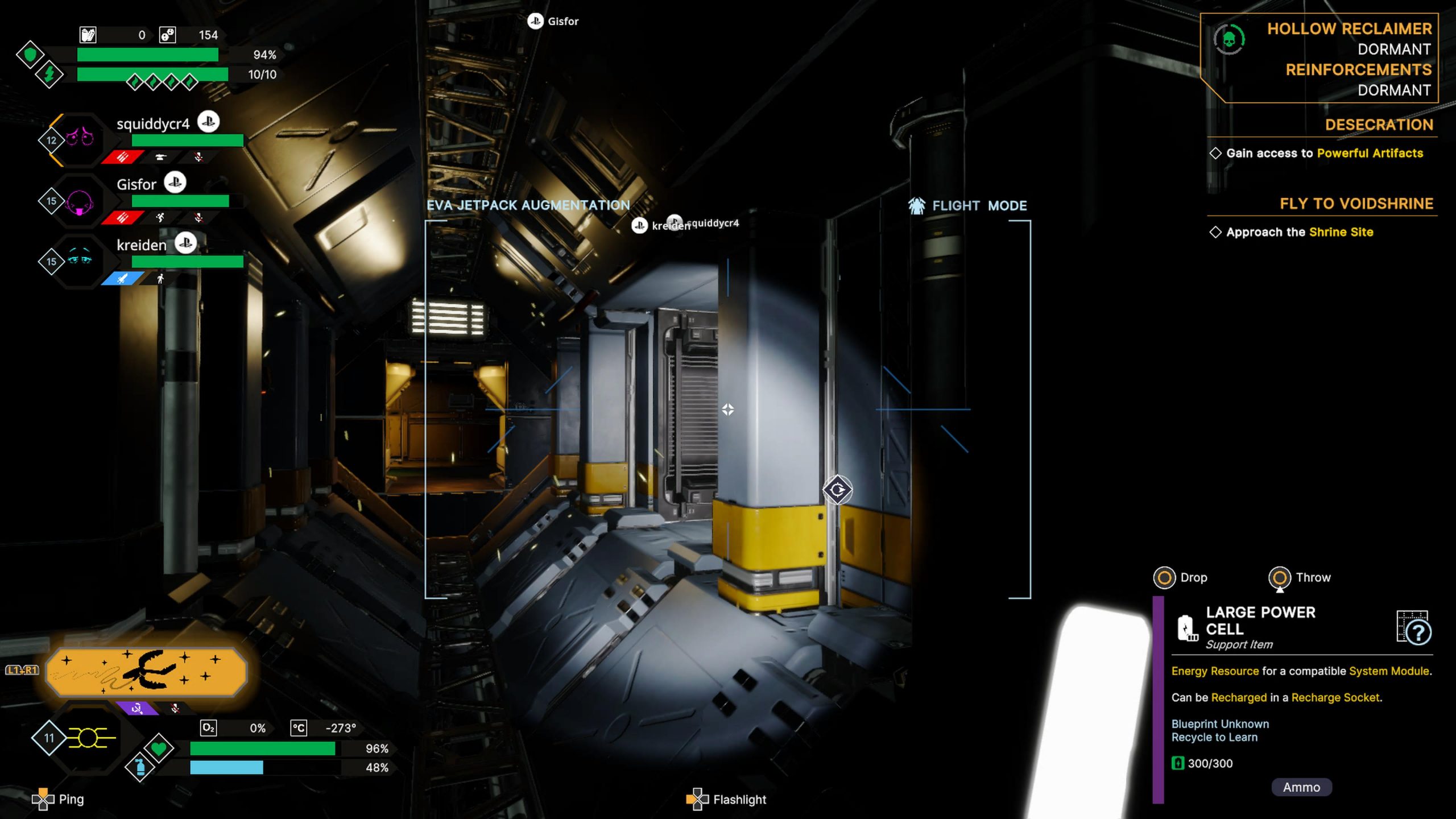Click the Ammo tag on the item card
The width and height of the screenshot is (1456, 819).
pyautogui.click(x=1301, y=787)
